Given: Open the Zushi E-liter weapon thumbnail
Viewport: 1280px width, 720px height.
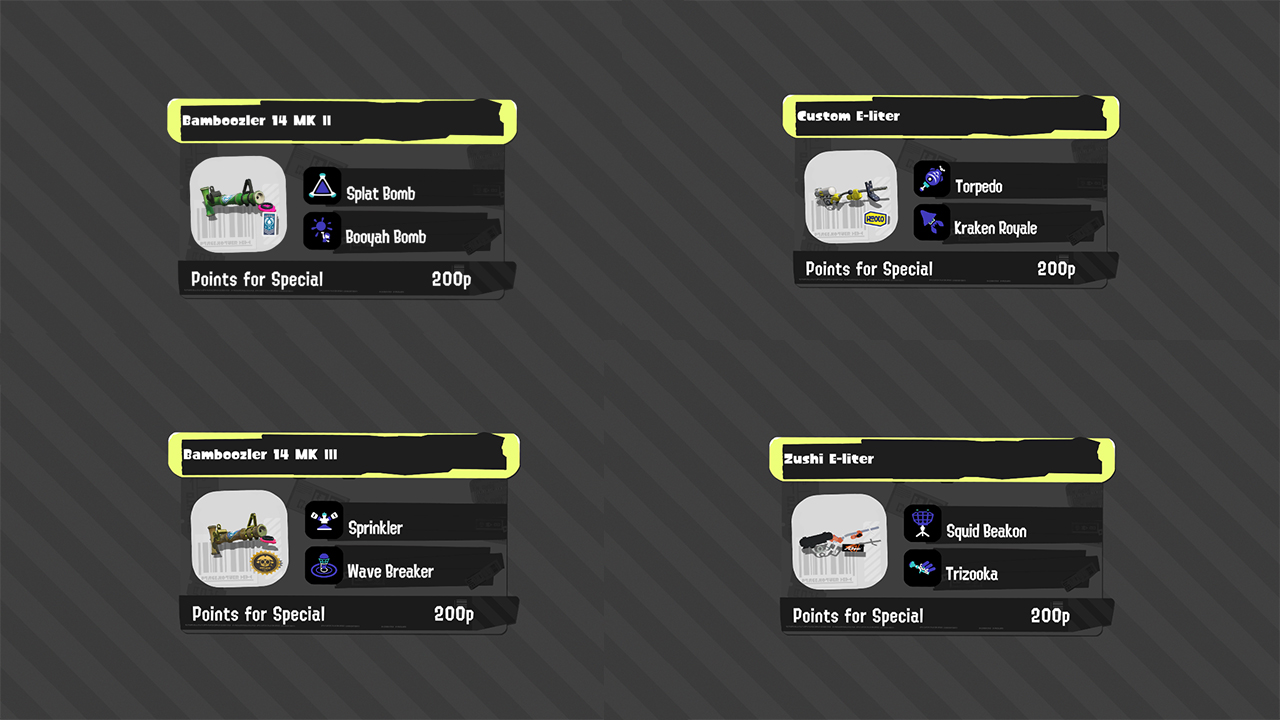Looking at the screenshot, I should click(x=839, y=541).
